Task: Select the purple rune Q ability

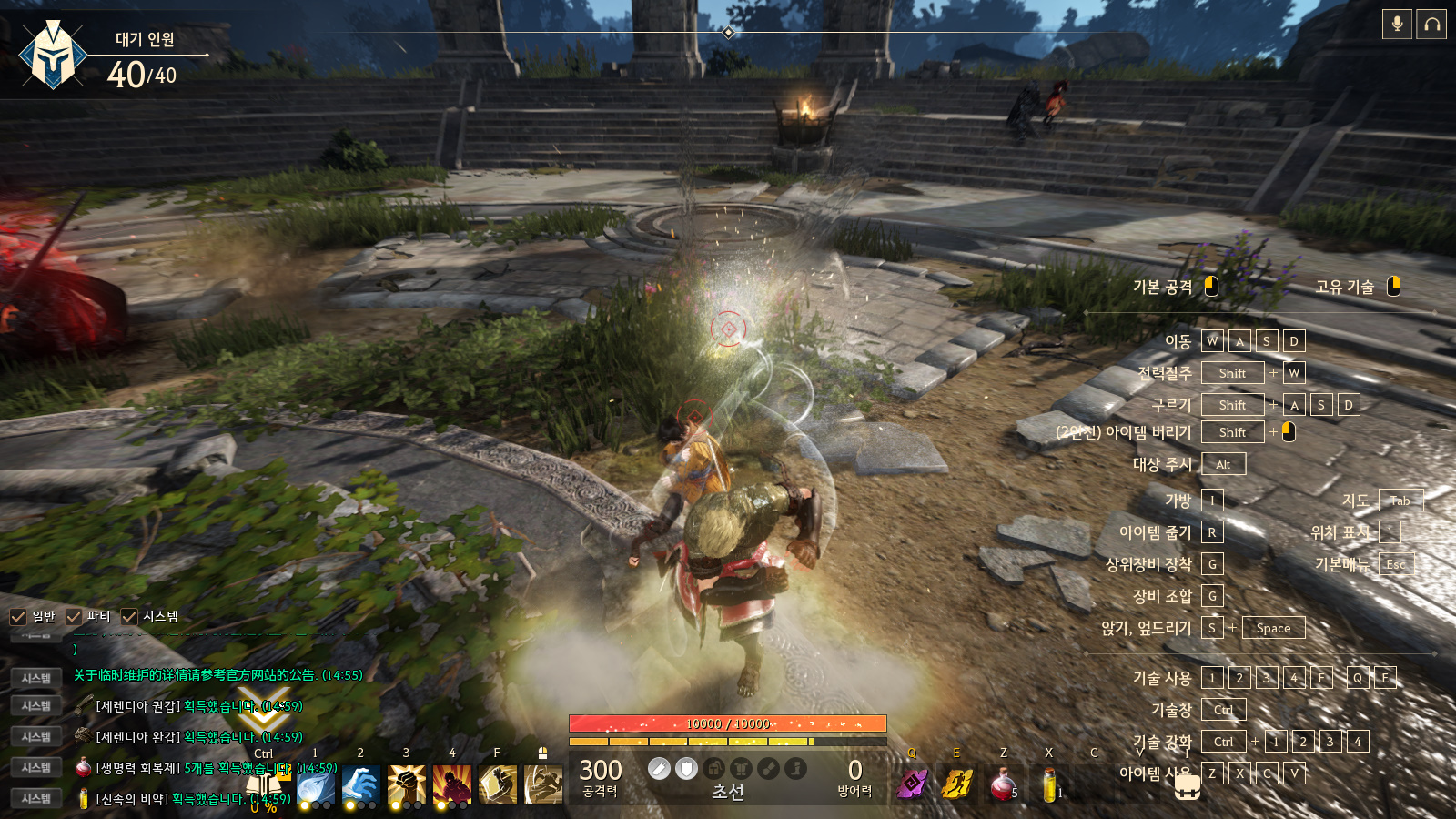Action: [912, 784]
